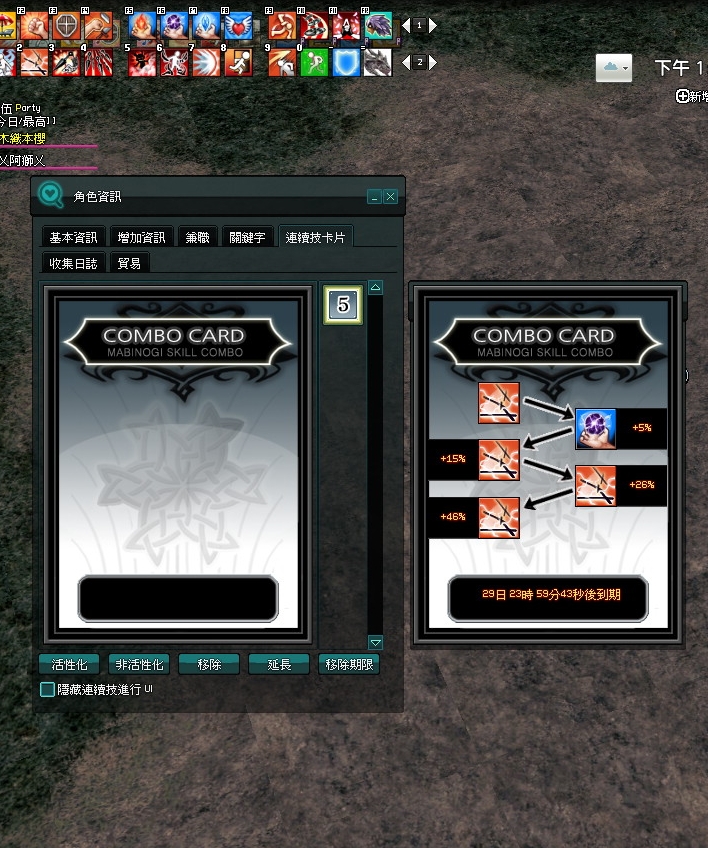Select the 兼職 tab
The image size is (708, 848).
pos(197,237)
